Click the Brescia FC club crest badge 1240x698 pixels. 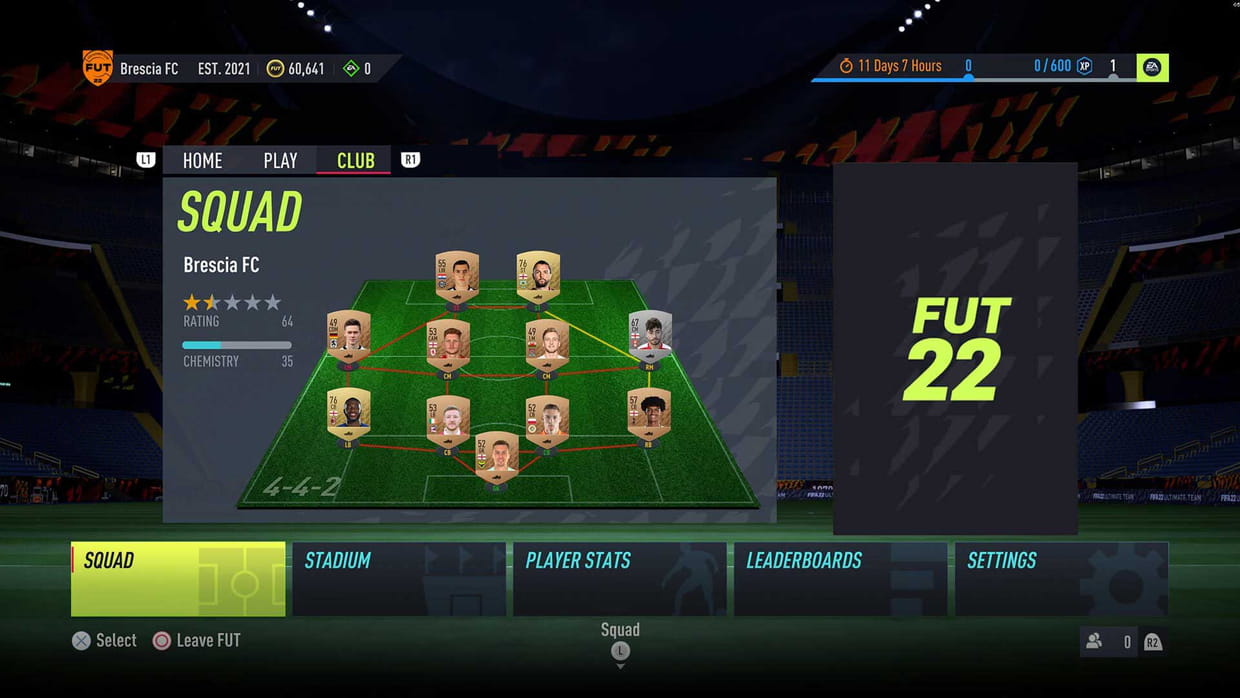pyautogui.click(x=97, y=68)
